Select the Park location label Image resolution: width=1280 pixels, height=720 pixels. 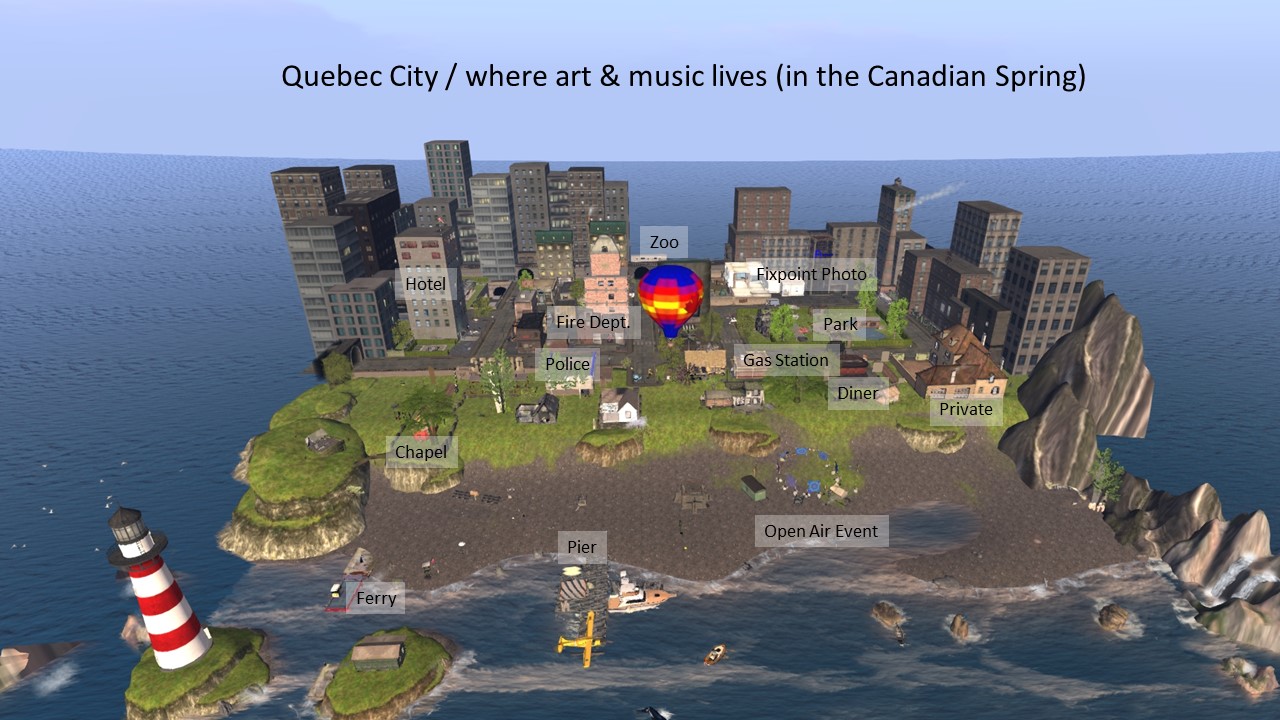click(840, 324)
